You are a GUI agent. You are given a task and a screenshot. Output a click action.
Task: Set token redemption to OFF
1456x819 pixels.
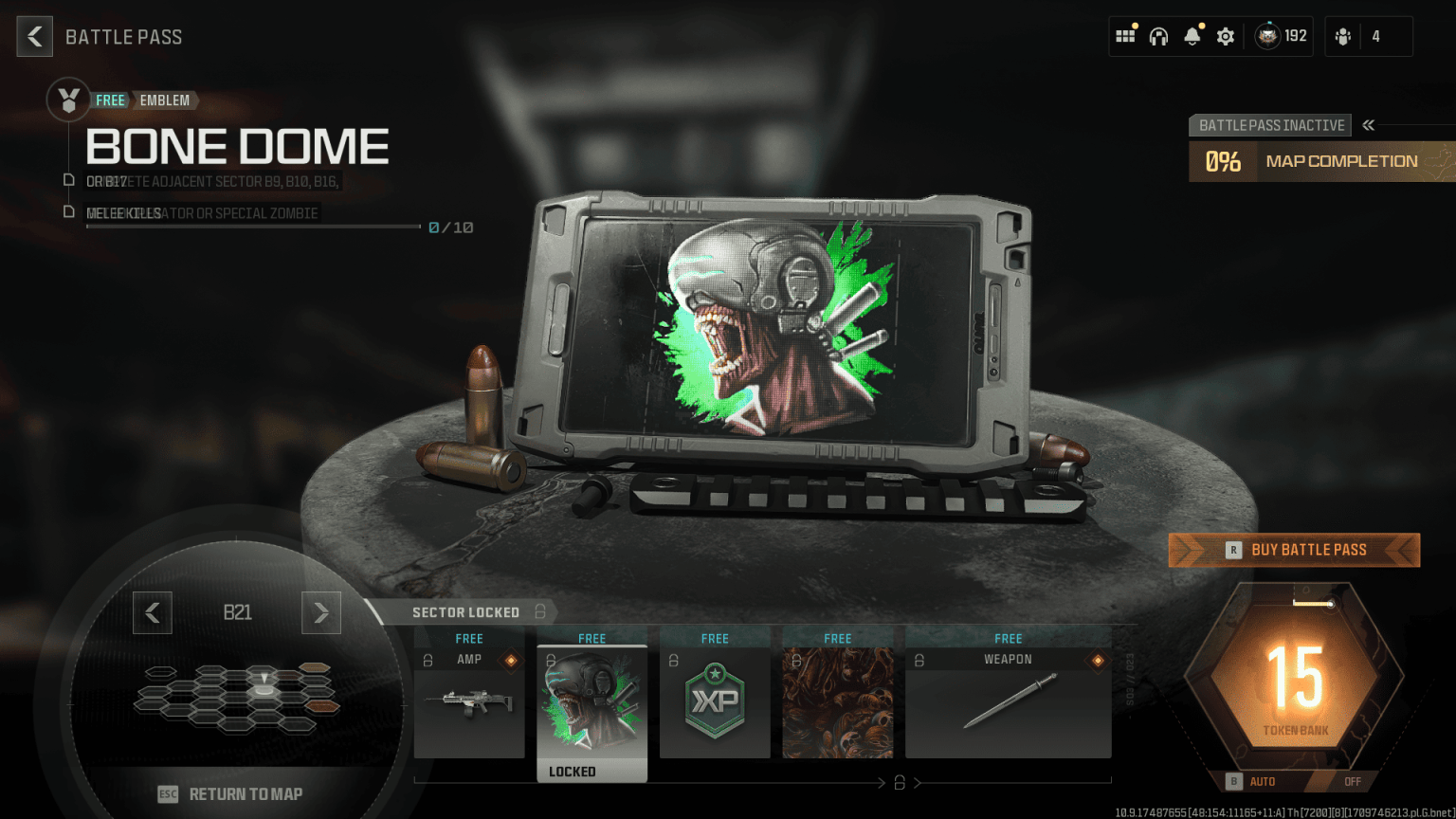(1351, 781)
